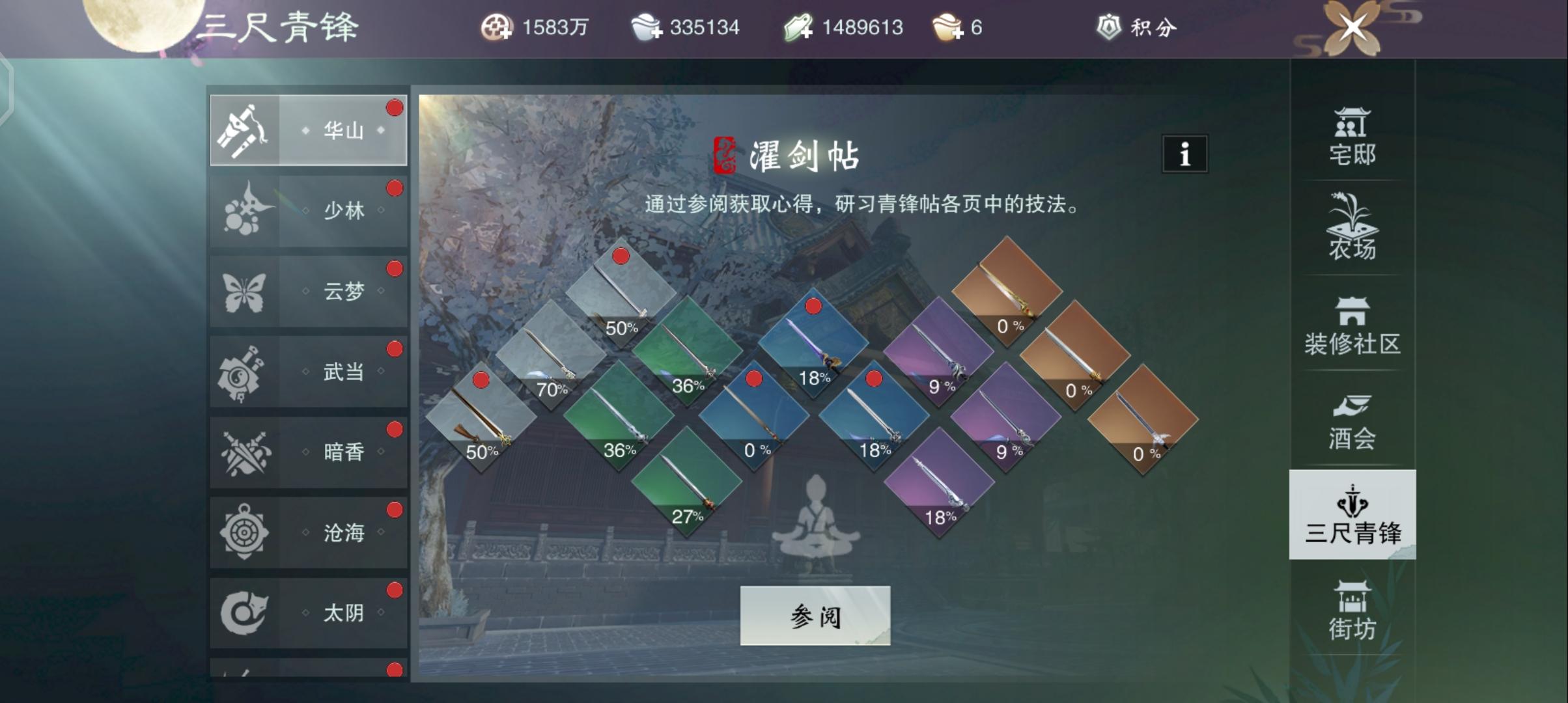1568x703 pixels.
Task: Click the gold coin currency icon
Action: [x=496, y=27]
